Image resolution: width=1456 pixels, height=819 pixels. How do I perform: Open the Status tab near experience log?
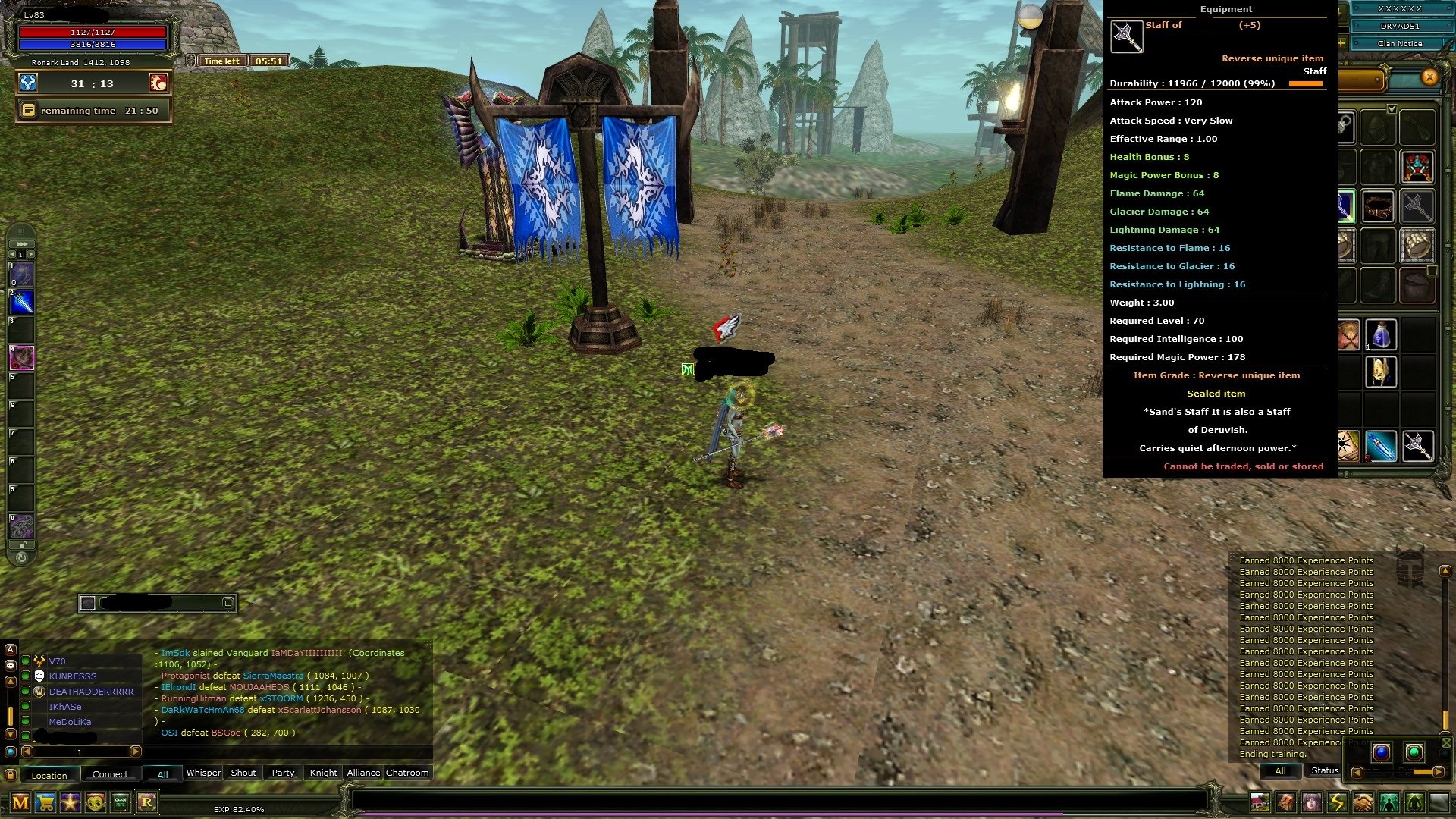[1324, 770]
